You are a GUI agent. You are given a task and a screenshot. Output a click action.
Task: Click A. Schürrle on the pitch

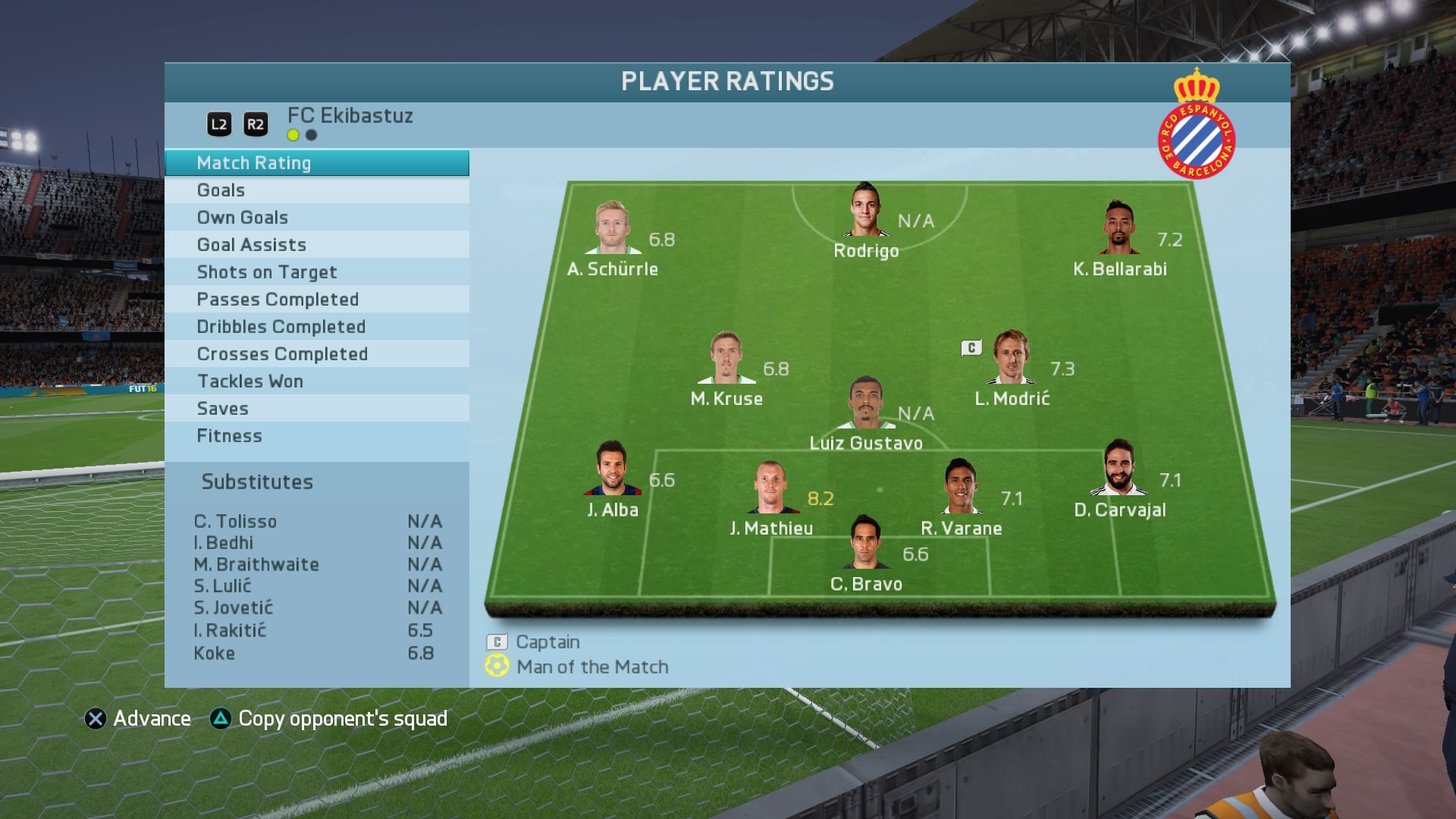coord(612,227)
